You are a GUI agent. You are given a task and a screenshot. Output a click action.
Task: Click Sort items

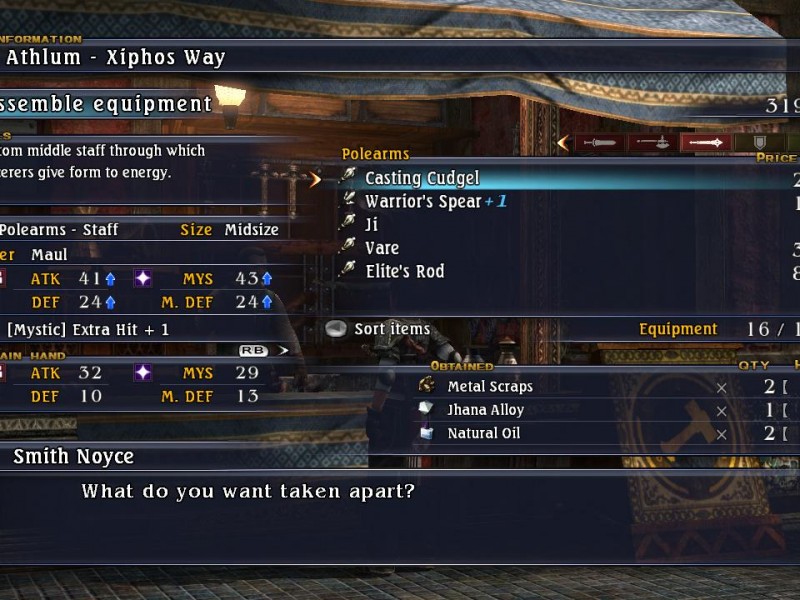(391, 329)
